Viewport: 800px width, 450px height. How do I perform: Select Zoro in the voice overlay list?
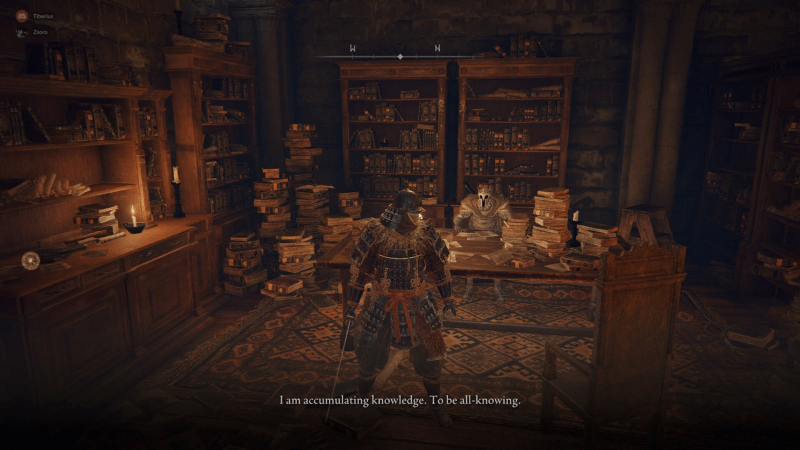click(x=38, y=32)
